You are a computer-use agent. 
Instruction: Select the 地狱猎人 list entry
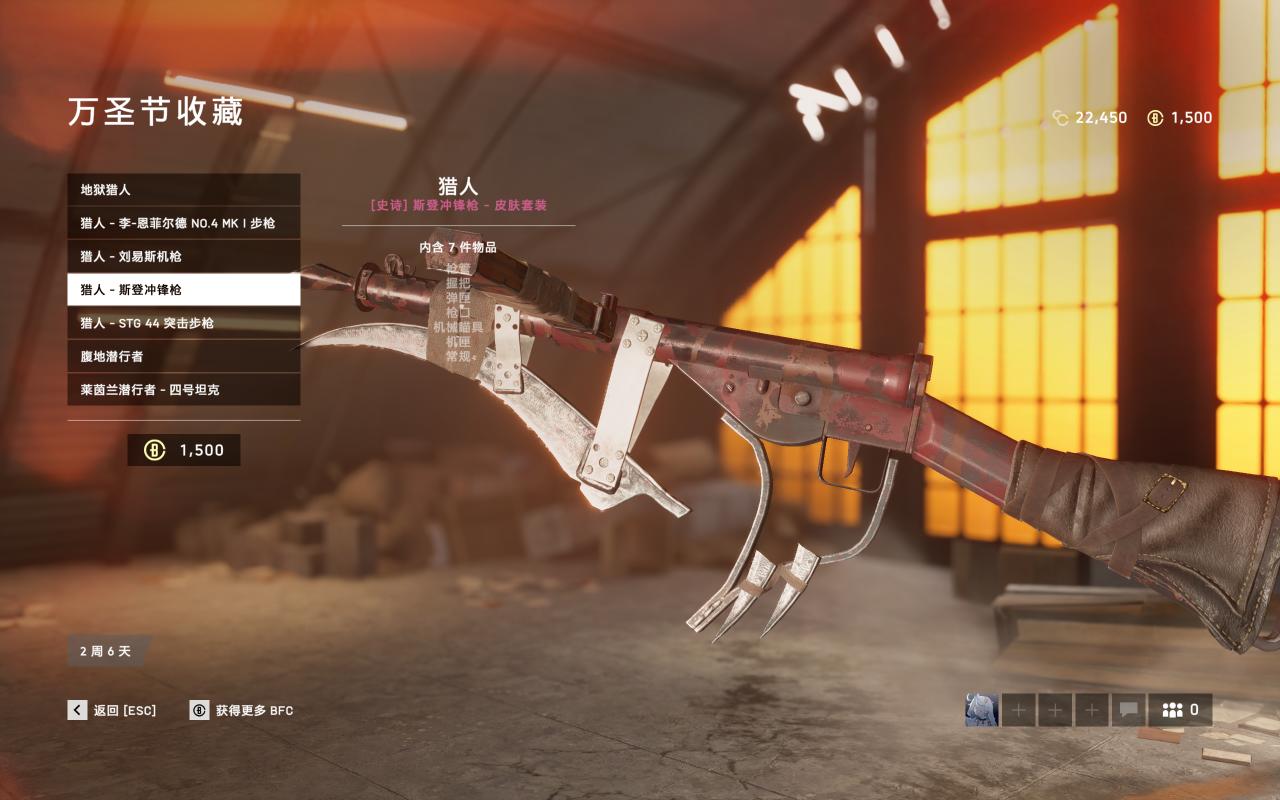tap(183, 189)
